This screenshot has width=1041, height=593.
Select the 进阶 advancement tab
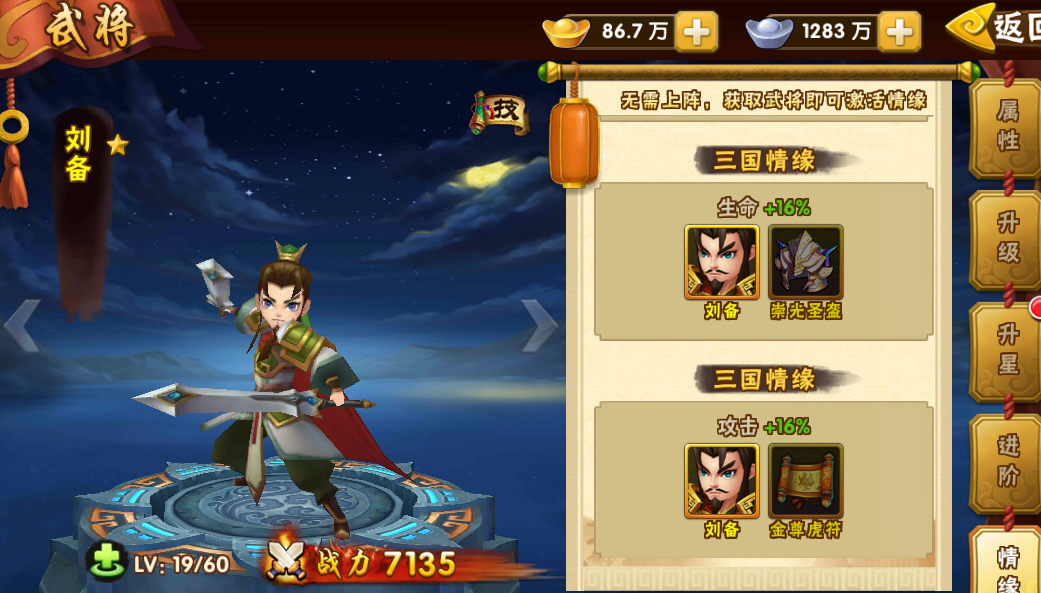tap(1006, 462)
